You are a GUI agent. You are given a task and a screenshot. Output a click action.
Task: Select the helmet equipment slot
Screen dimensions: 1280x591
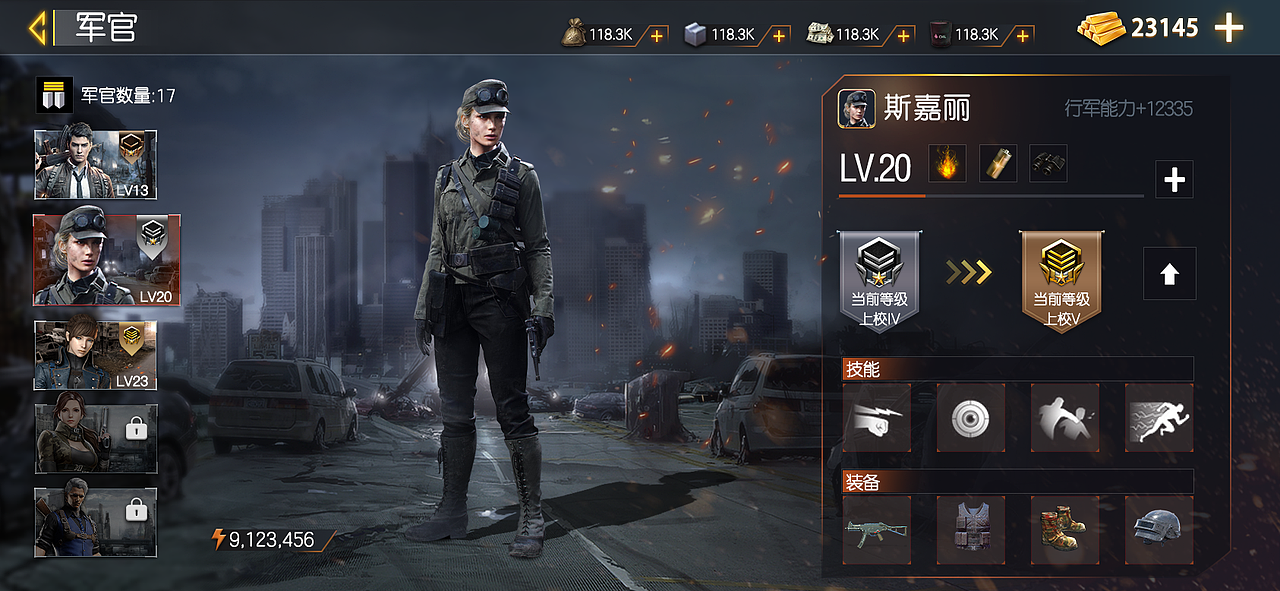1159,530
